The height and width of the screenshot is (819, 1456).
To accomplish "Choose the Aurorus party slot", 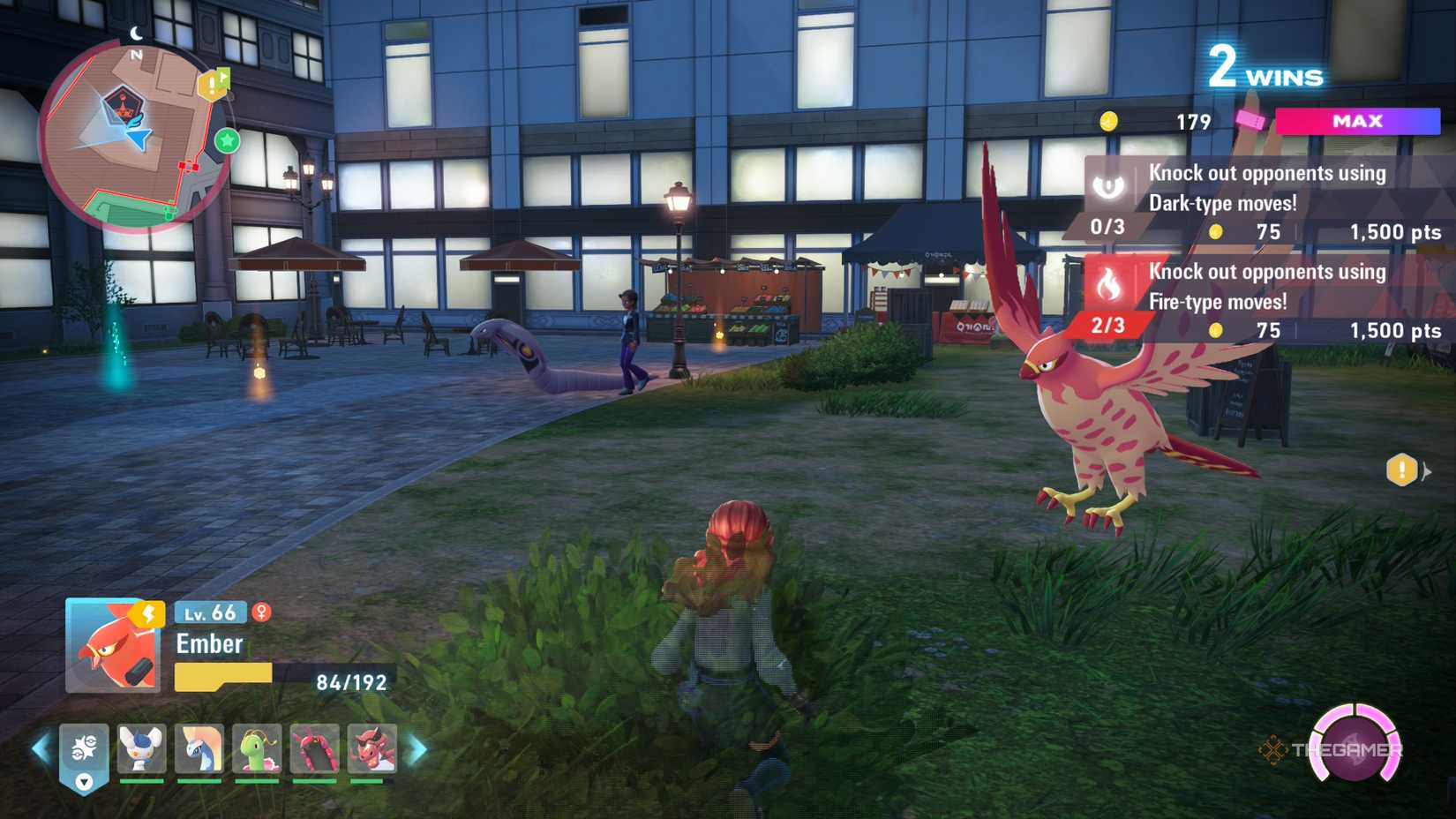I will 199,748.
